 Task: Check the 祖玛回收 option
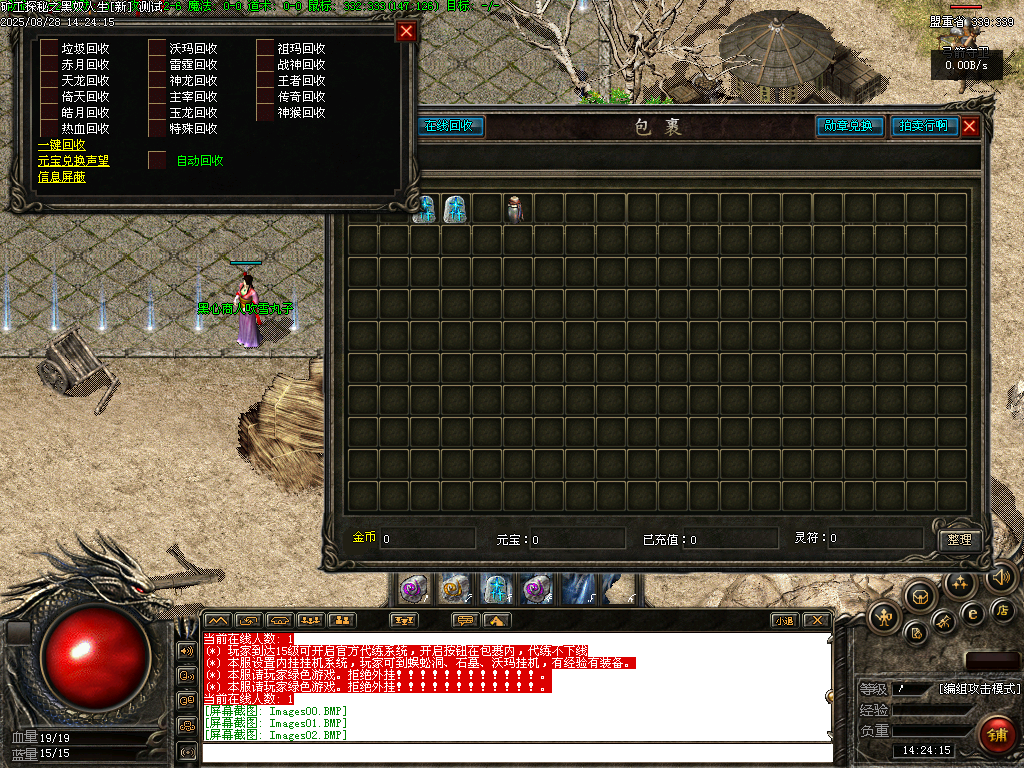(x=264, y=48)
